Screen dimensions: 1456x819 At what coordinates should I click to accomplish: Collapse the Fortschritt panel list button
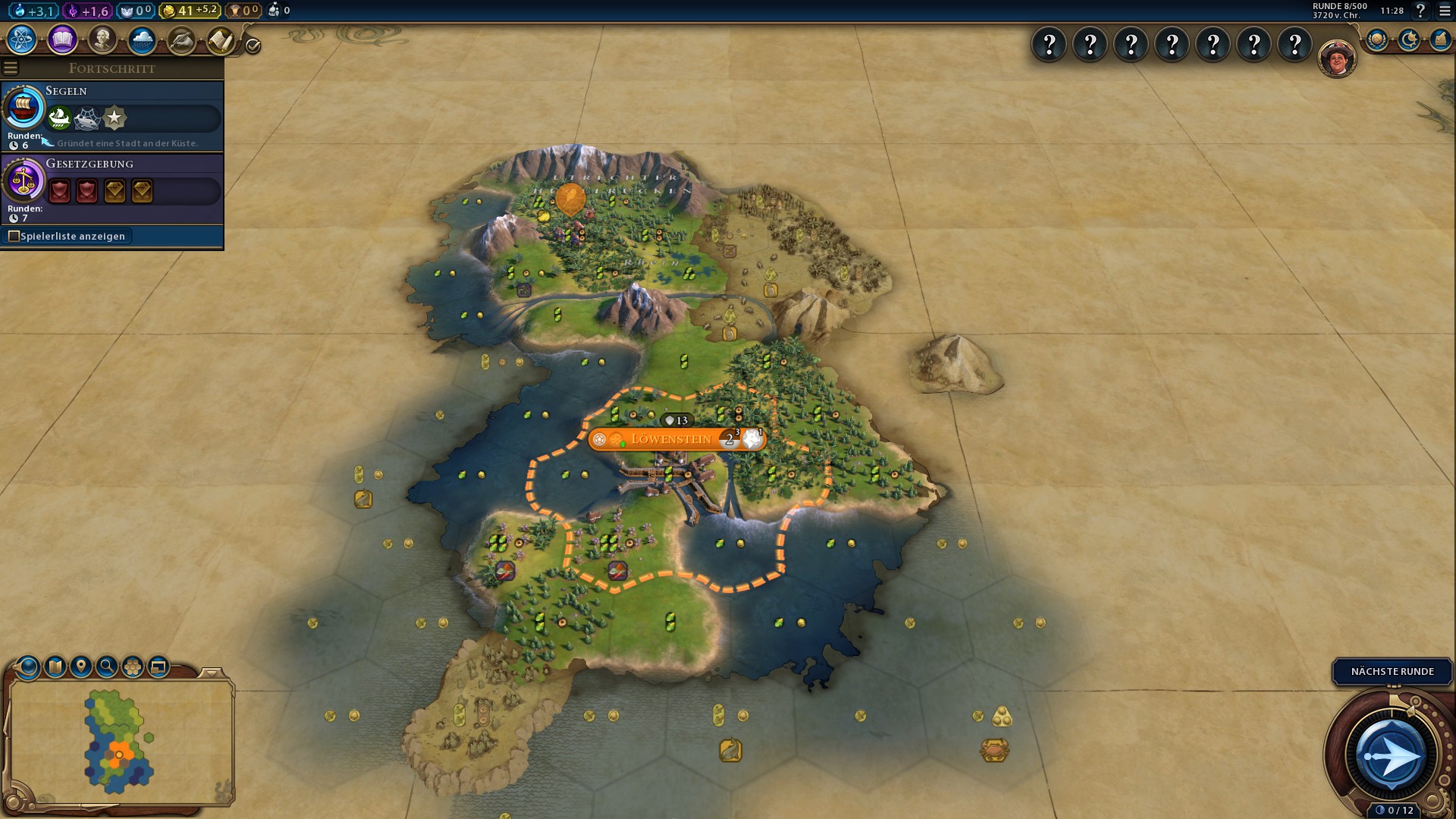[11, 68]
